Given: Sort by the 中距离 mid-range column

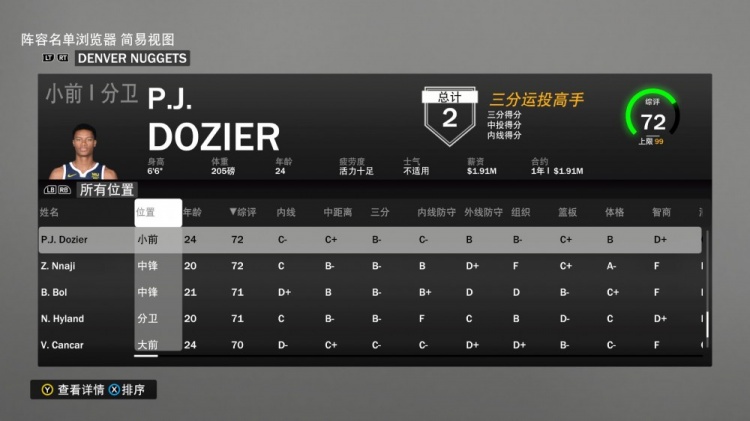Looking at the screenshot, I should (x=335, y=212).
